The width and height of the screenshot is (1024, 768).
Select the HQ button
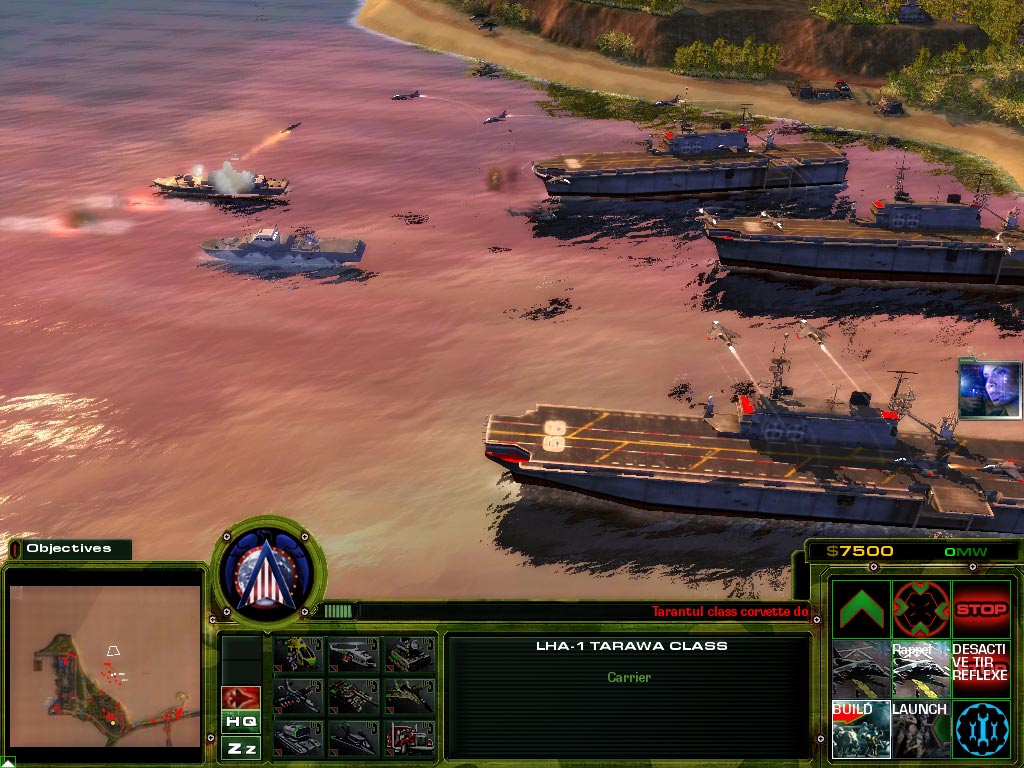point(241,722)
